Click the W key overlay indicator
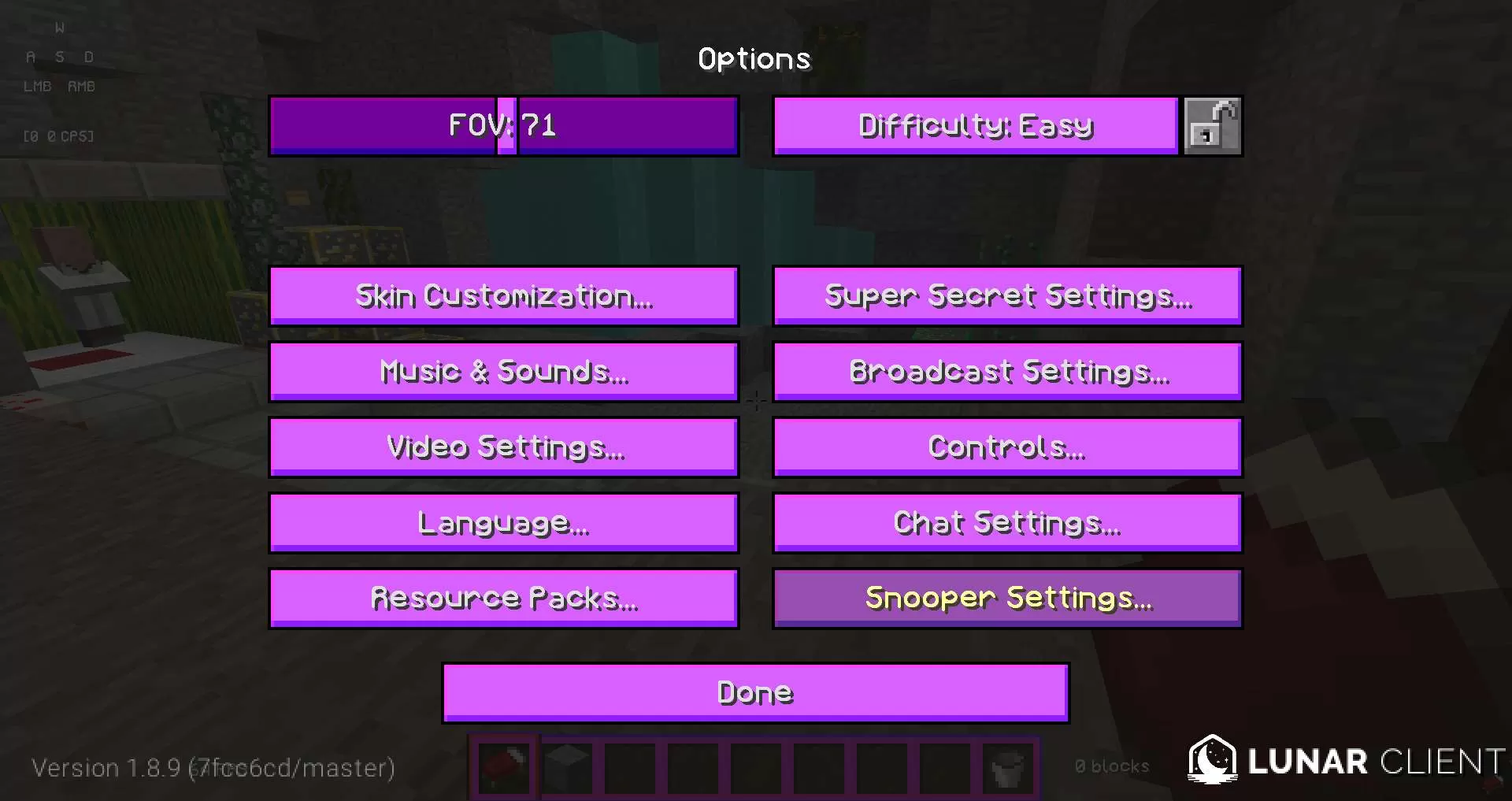The height and width of the screenshot is (801, 1512). click(x=60, y=26)
